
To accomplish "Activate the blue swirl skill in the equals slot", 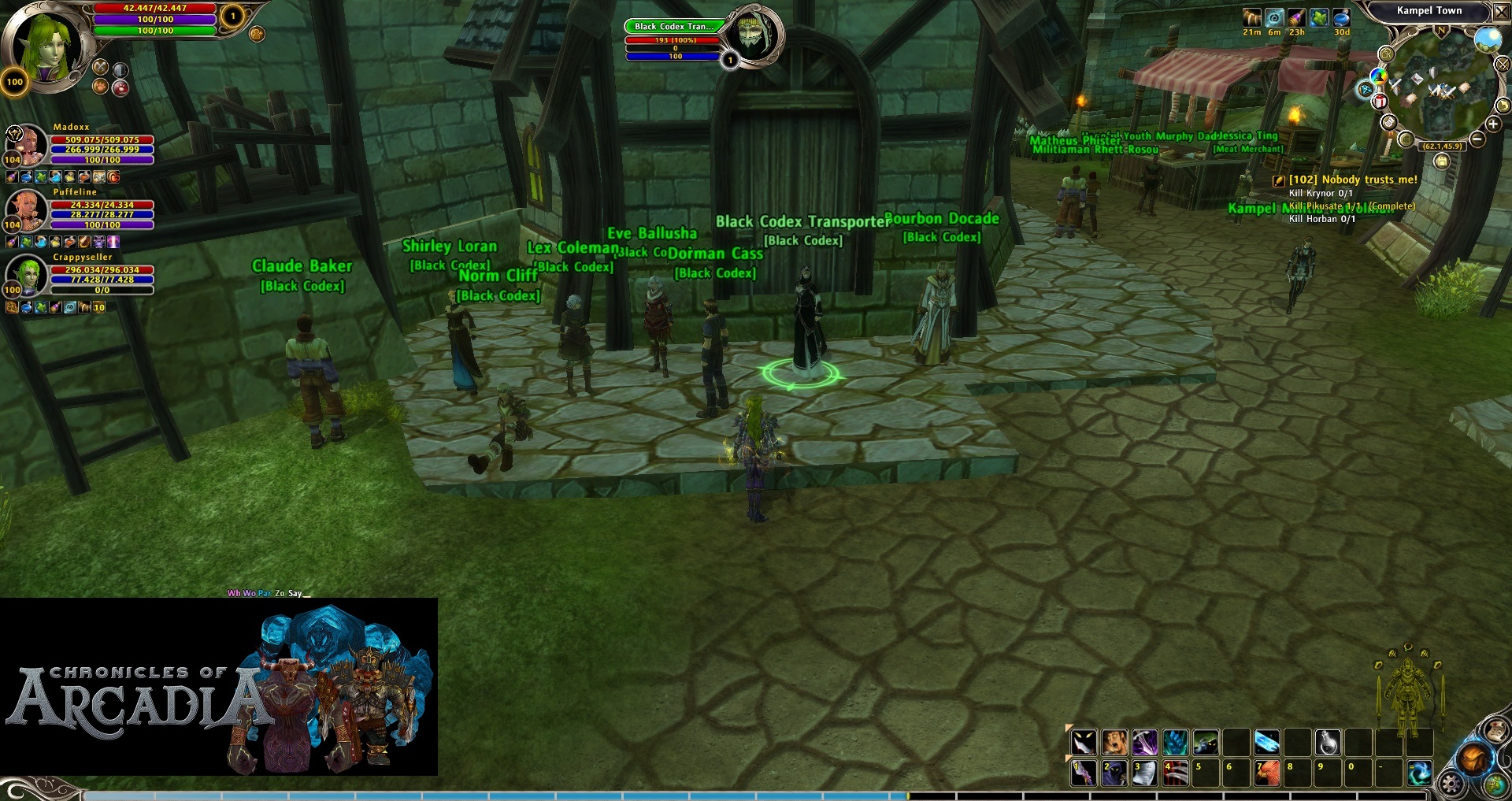I will click(1420, 773).
